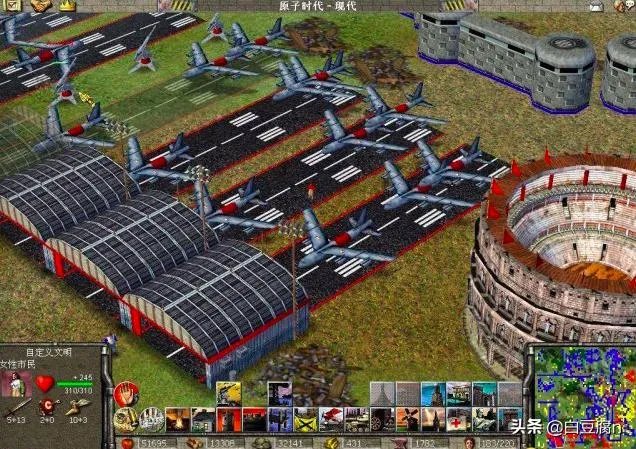Select the windowed fortress building icon
Viewport: 636px width, 449px height.
point(460,392)
